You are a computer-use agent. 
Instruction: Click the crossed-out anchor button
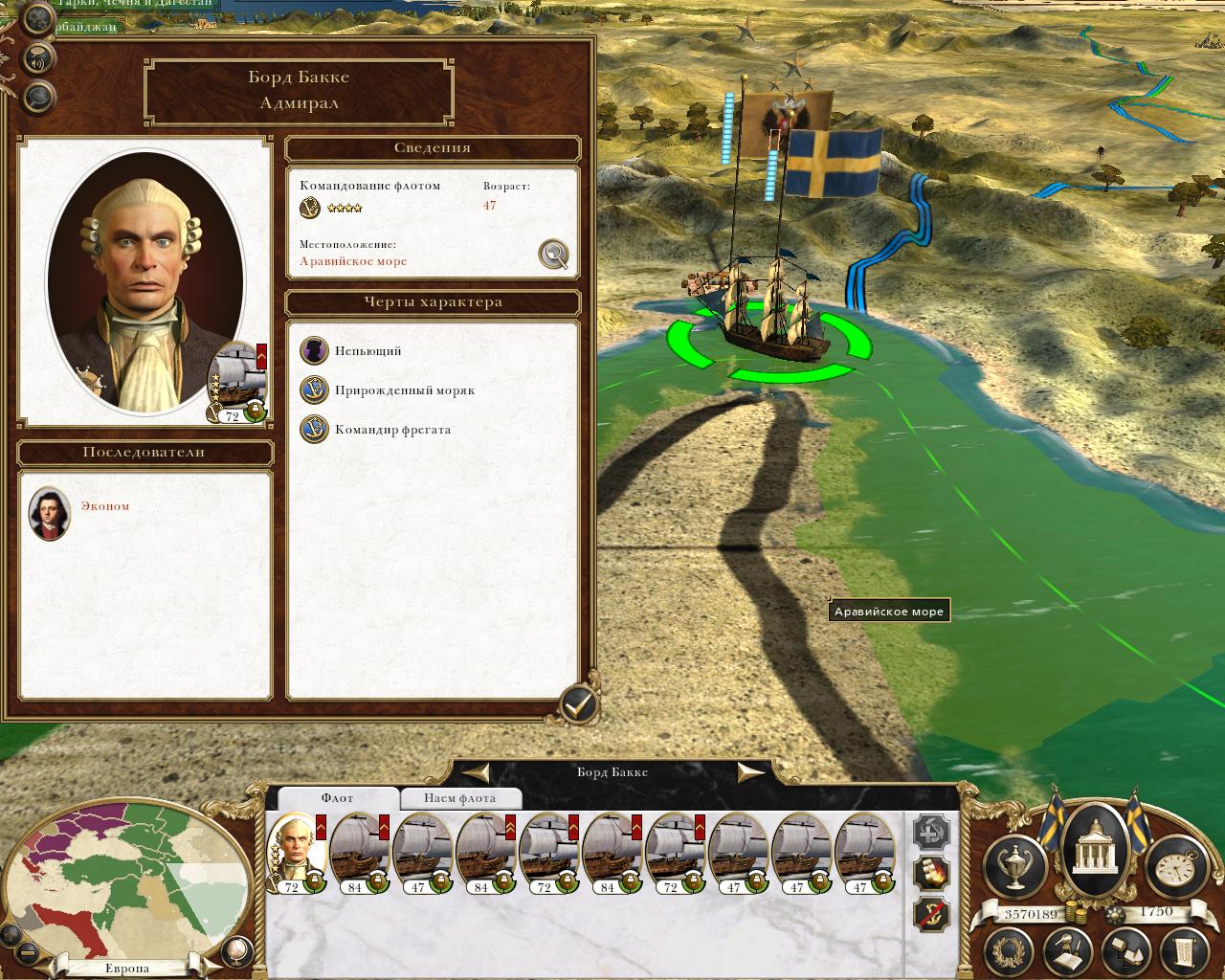tap(931, 914)
